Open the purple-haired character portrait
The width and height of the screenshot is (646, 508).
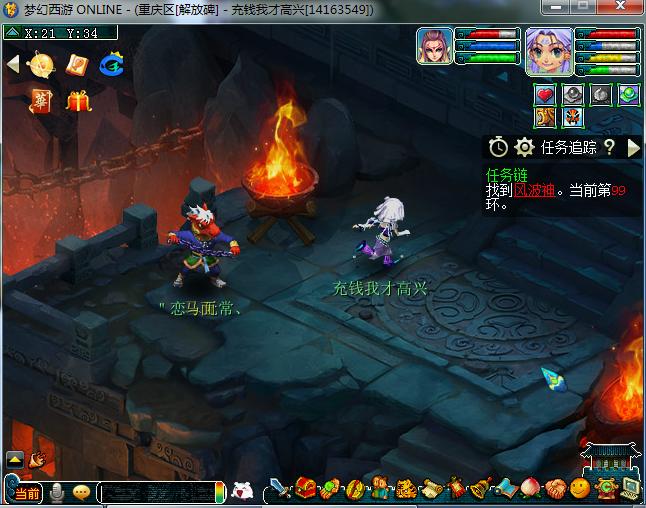point(549,50)
